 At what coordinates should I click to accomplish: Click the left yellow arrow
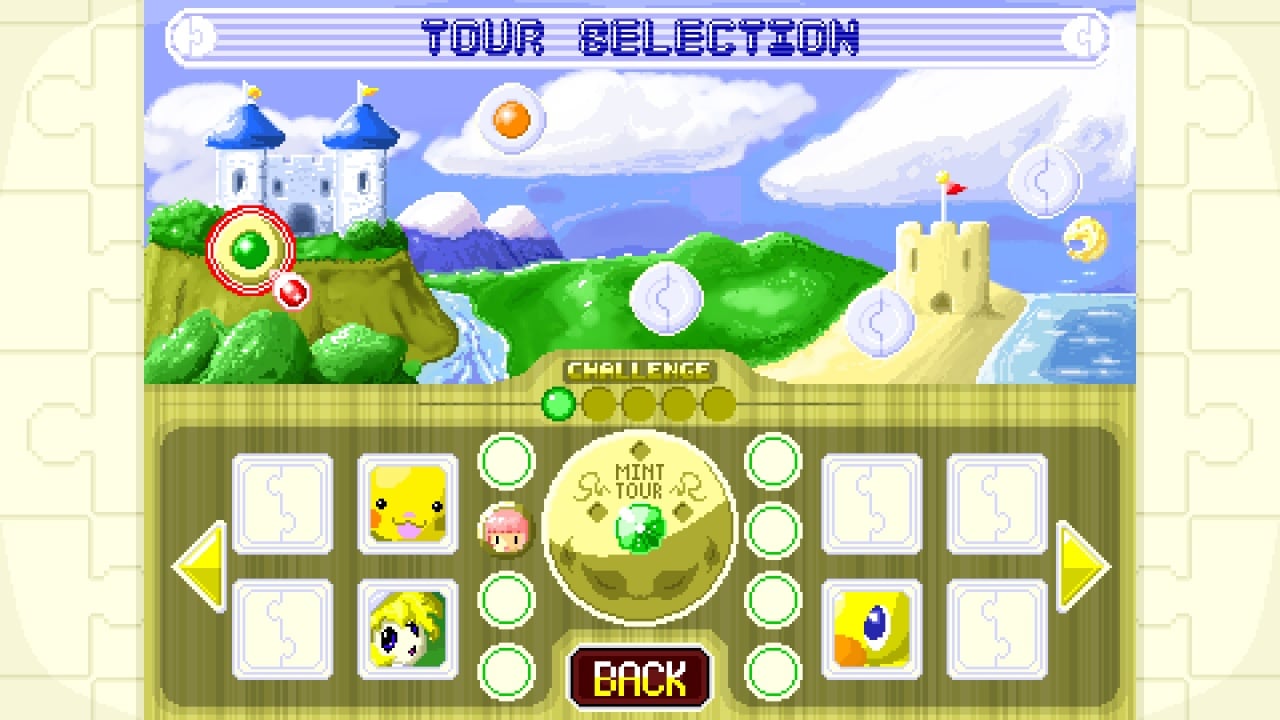(200, 566)
